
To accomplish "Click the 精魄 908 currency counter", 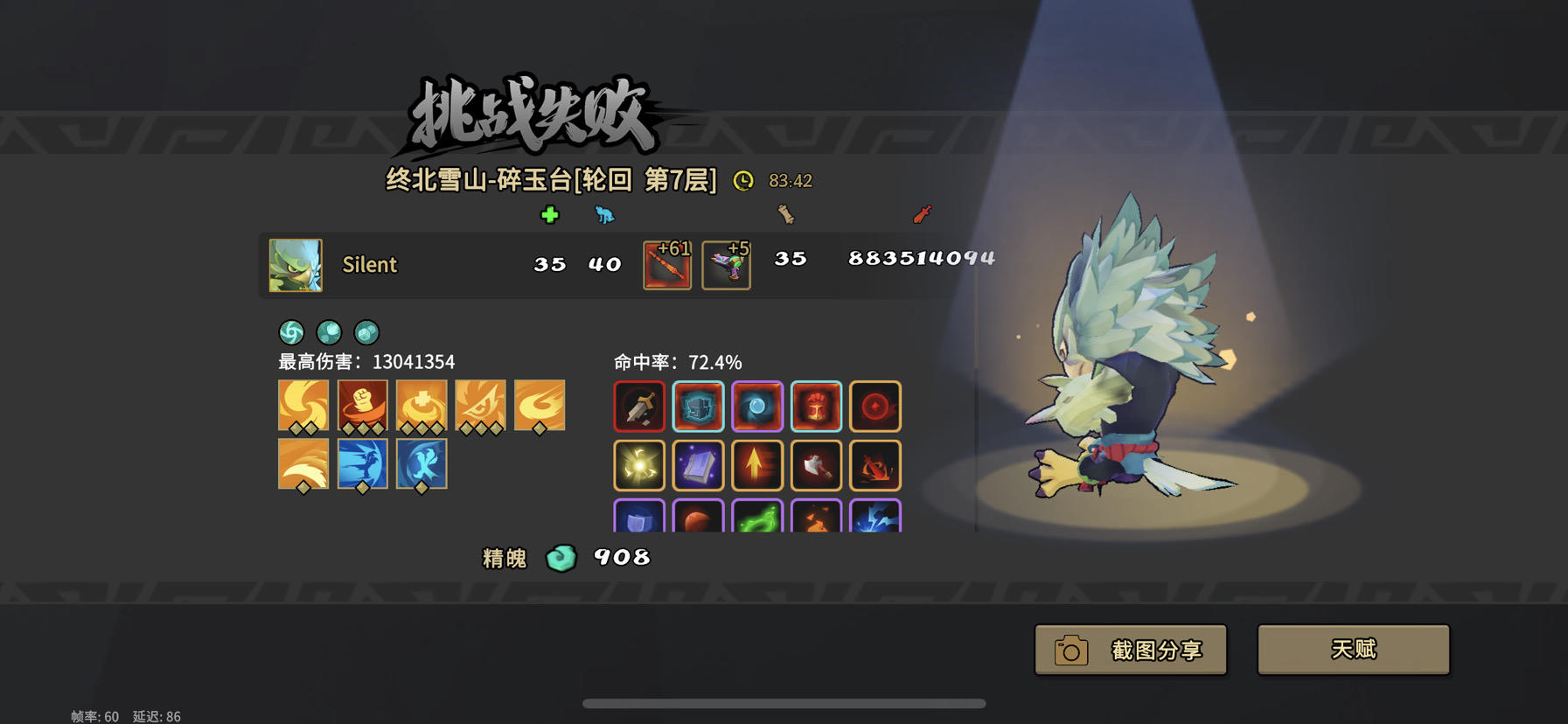I will [564, 559].
